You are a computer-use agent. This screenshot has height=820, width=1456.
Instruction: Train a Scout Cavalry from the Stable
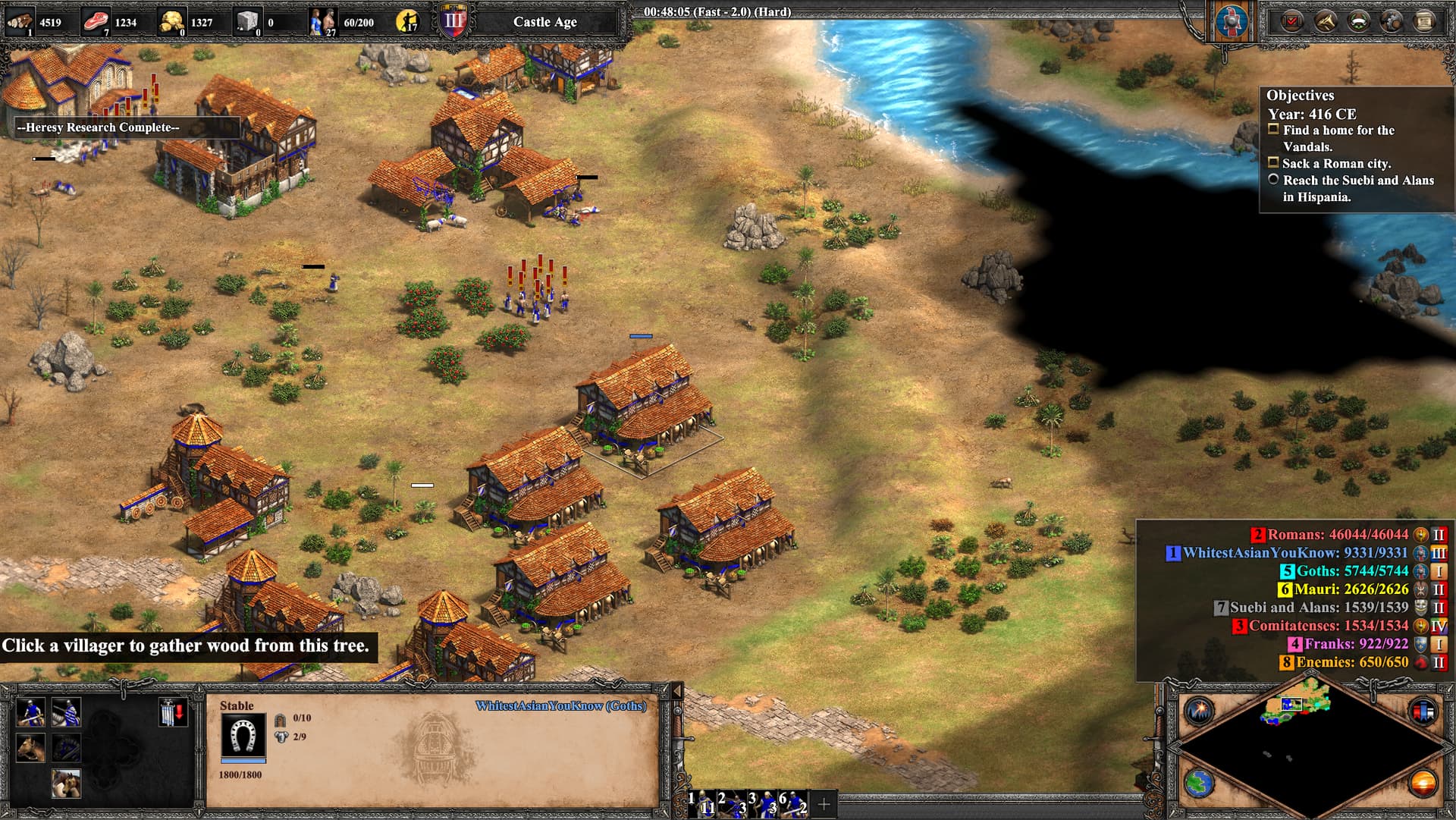[30, 712]
